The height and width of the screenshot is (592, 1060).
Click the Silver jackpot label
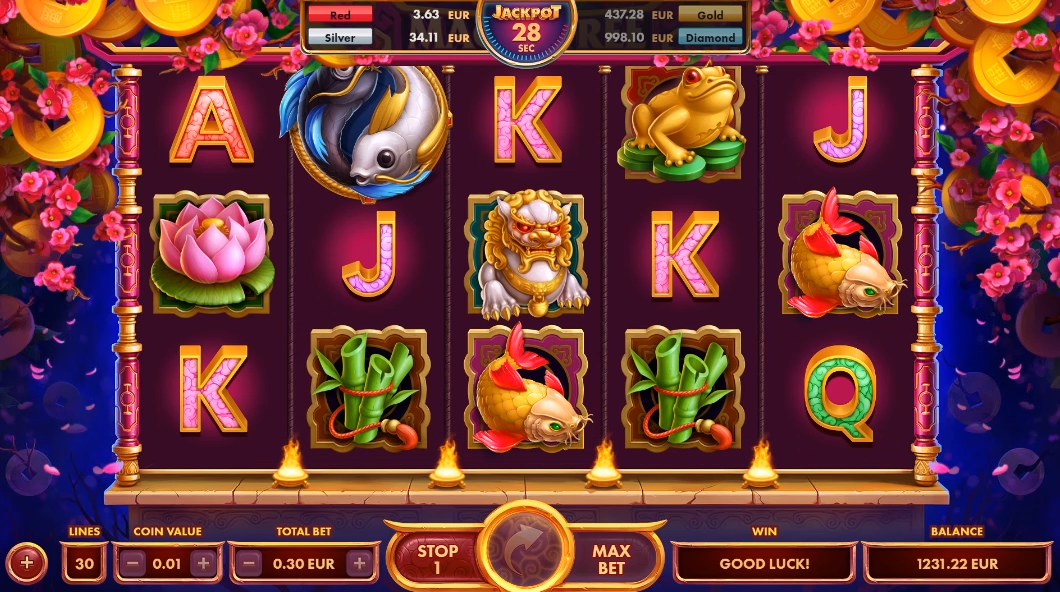coord(340,38)
